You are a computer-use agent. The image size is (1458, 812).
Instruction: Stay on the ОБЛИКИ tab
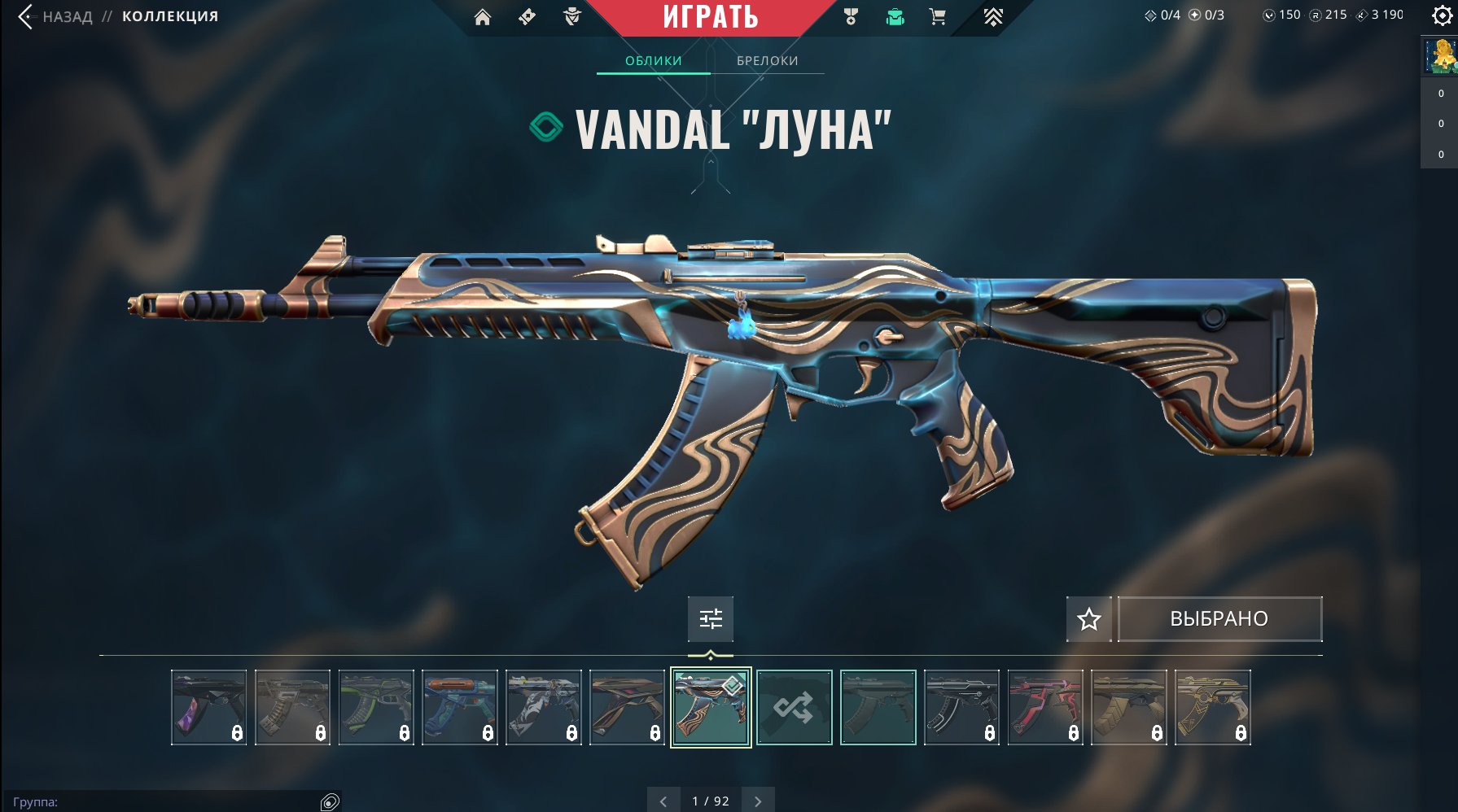click(653, 60)
